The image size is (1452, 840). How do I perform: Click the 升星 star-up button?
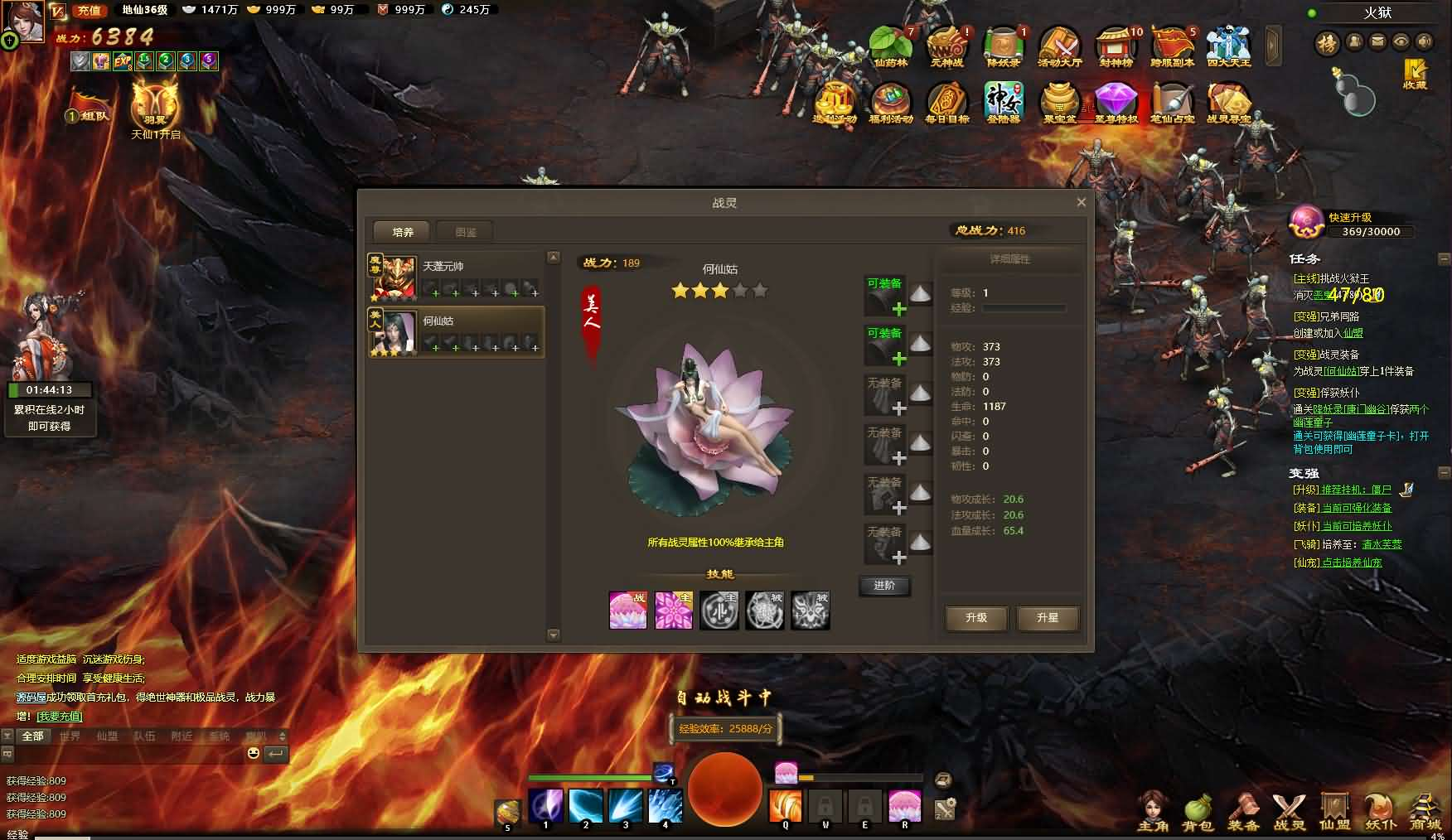pos(1048,618)
